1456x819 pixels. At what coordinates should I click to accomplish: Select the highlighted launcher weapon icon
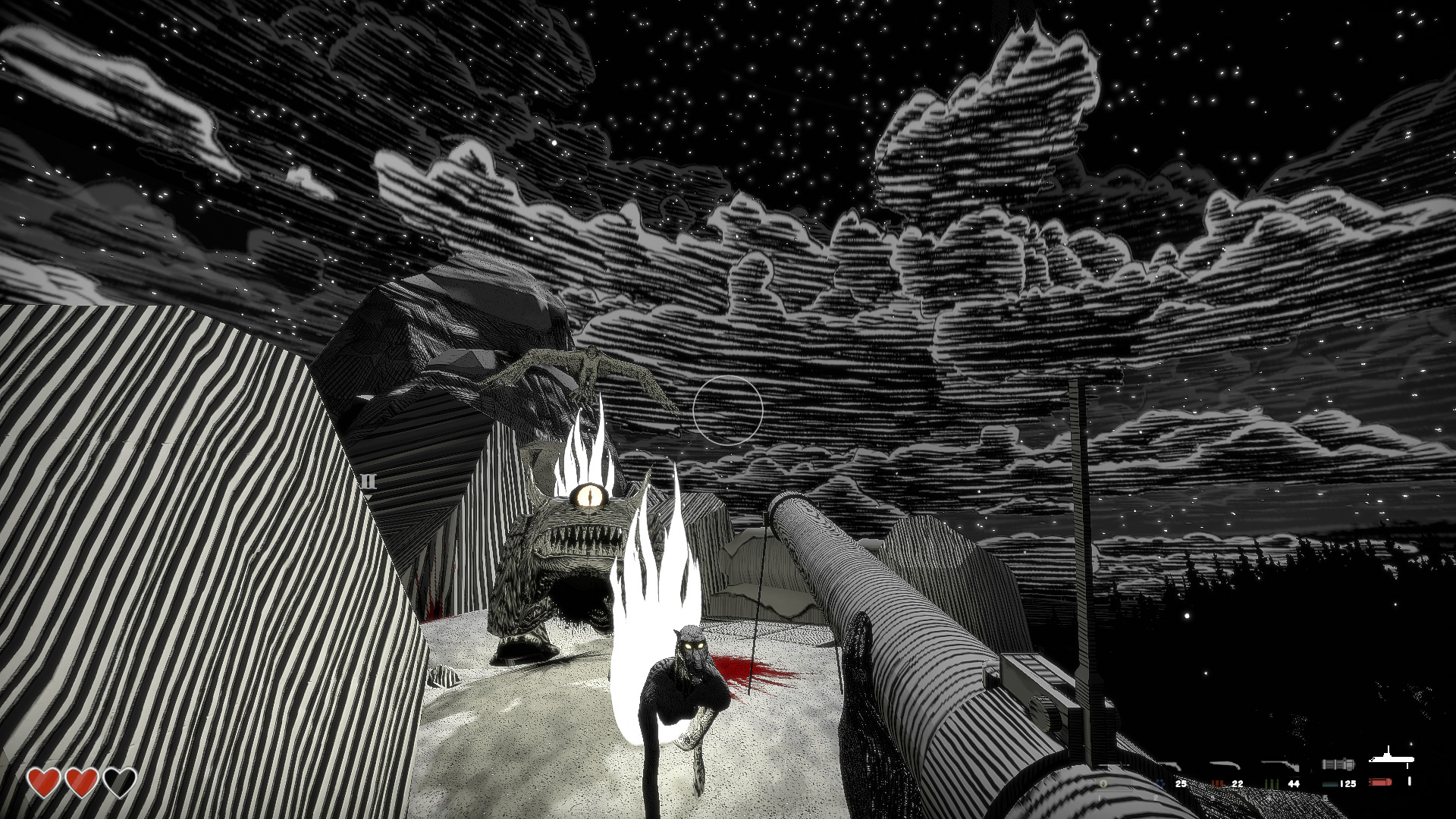coord(1389,759)
